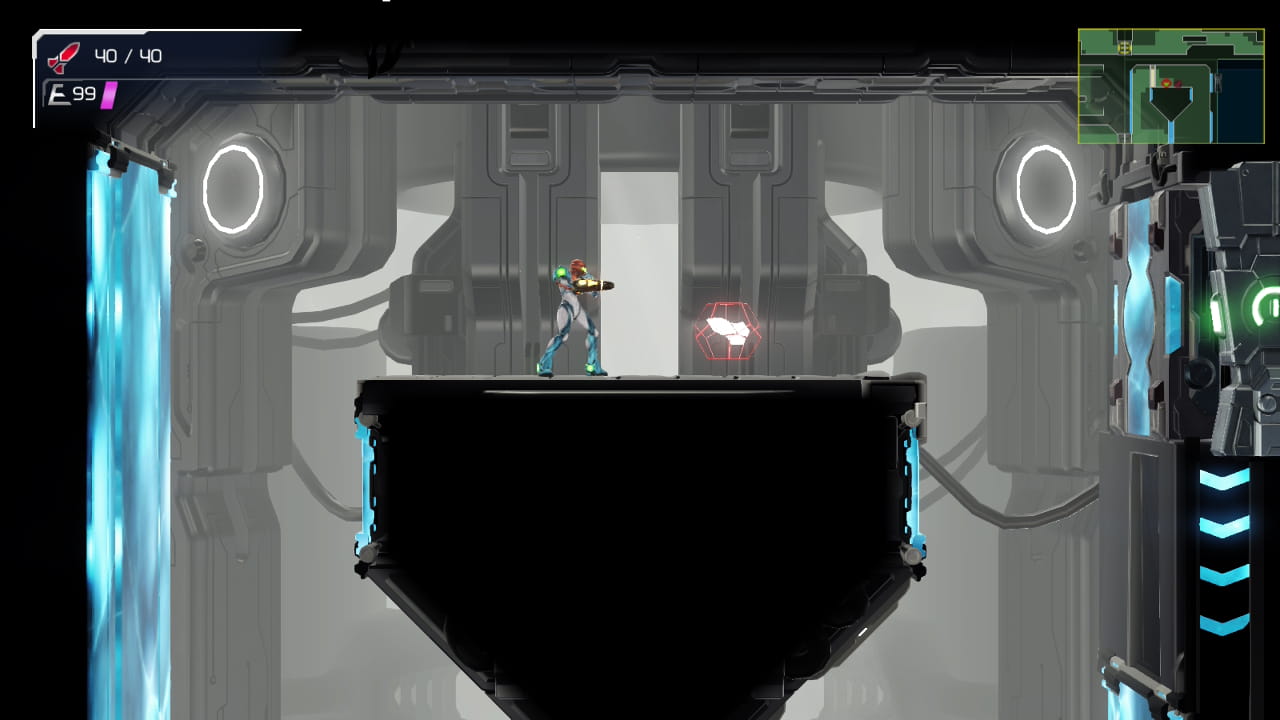Select the missile count 40/40 readout
Screen dimensions: 1280x720
(x=130, y=55)
